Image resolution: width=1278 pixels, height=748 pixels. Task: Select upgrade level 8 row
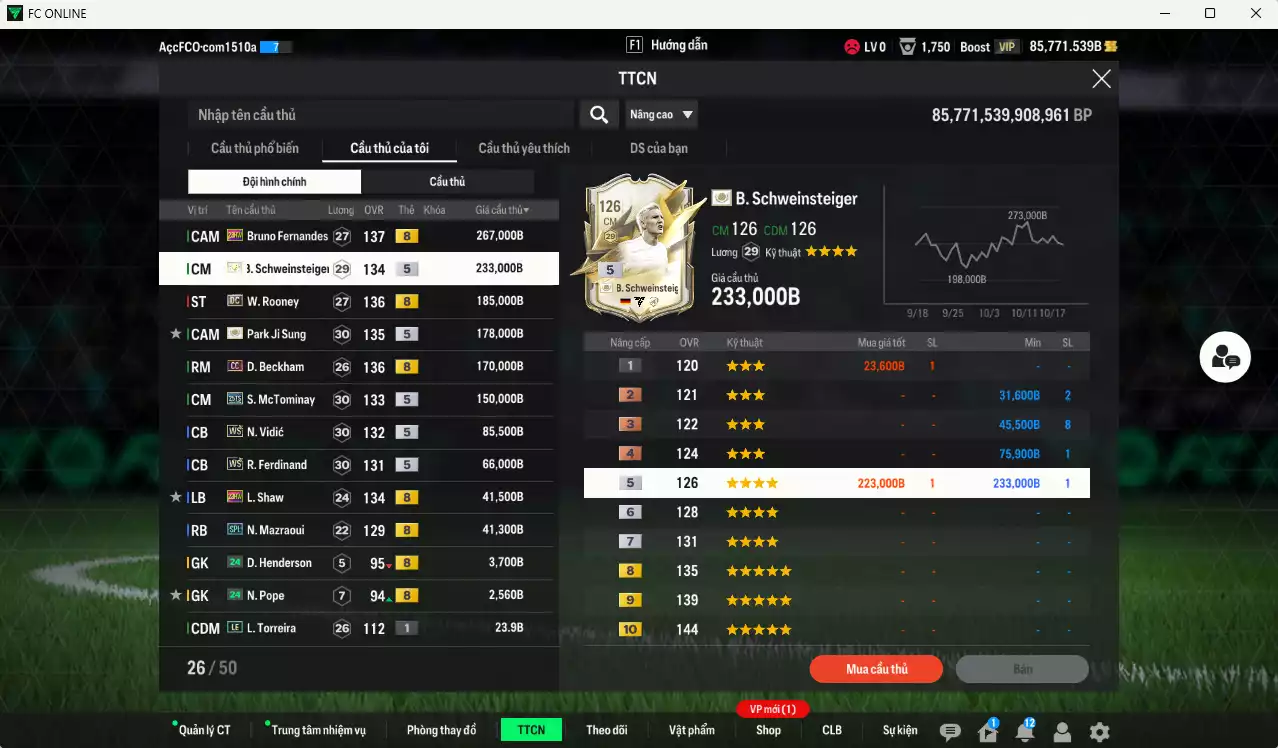[x=836, y=571]
